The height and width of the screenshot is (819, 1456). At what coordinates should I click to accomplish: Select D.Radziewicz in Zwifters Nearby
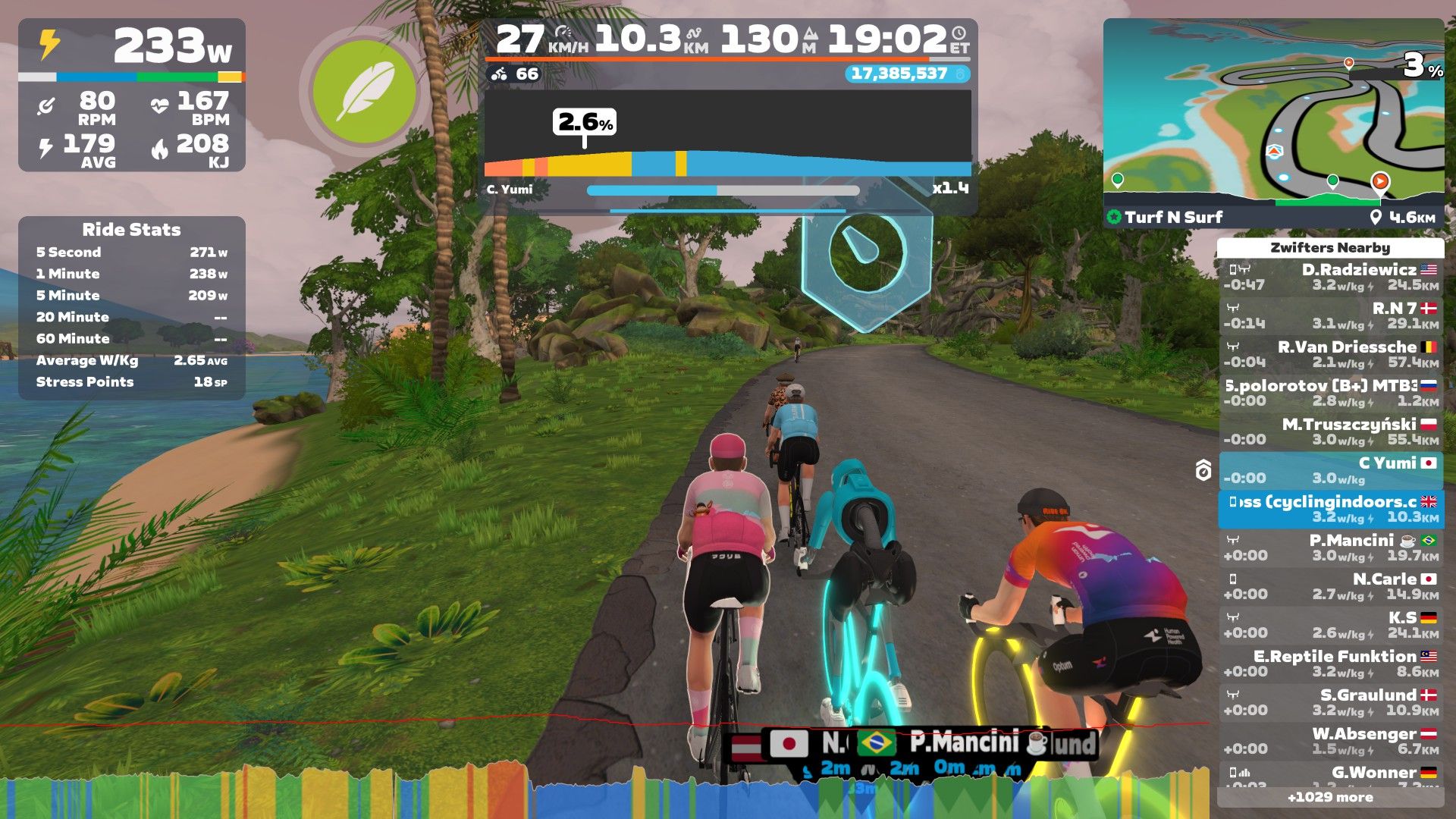pos(1331,277)
